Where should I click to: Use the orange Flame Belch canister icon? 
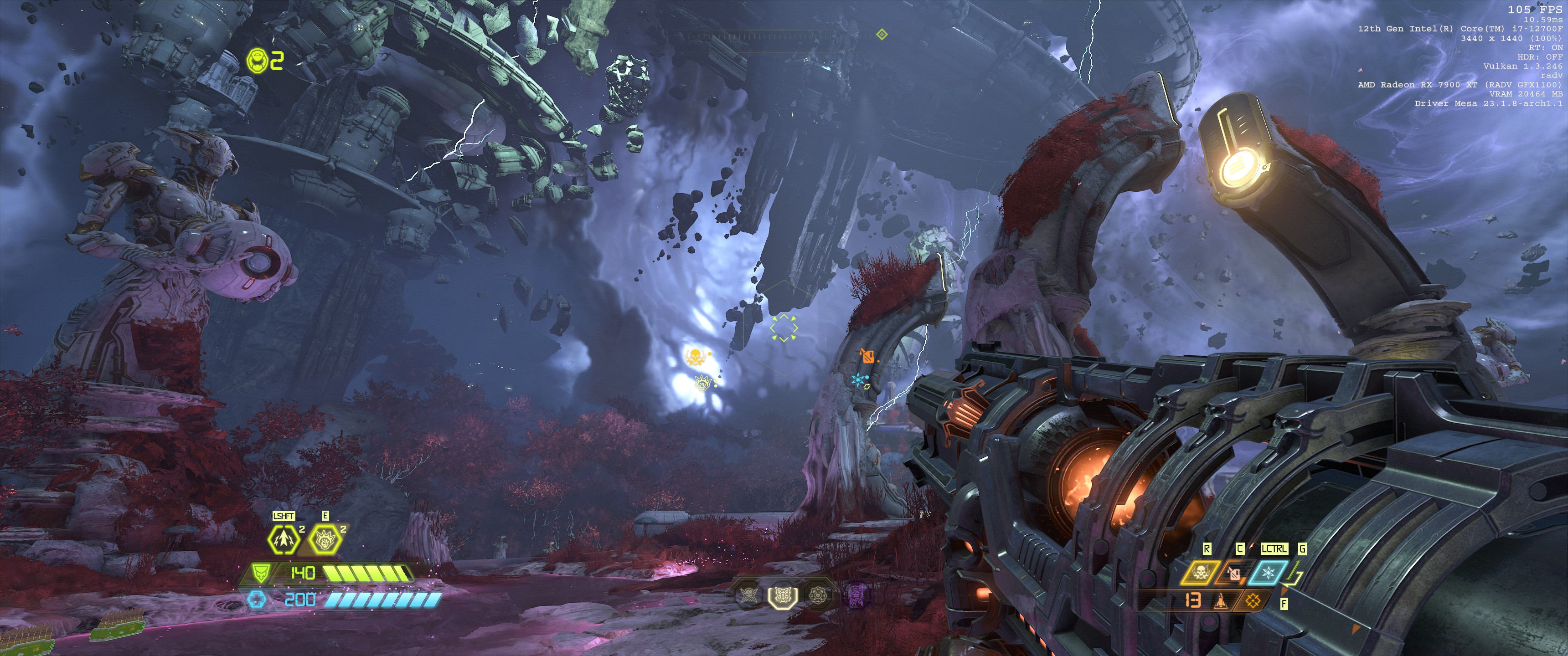click(x=1234, y=573)
